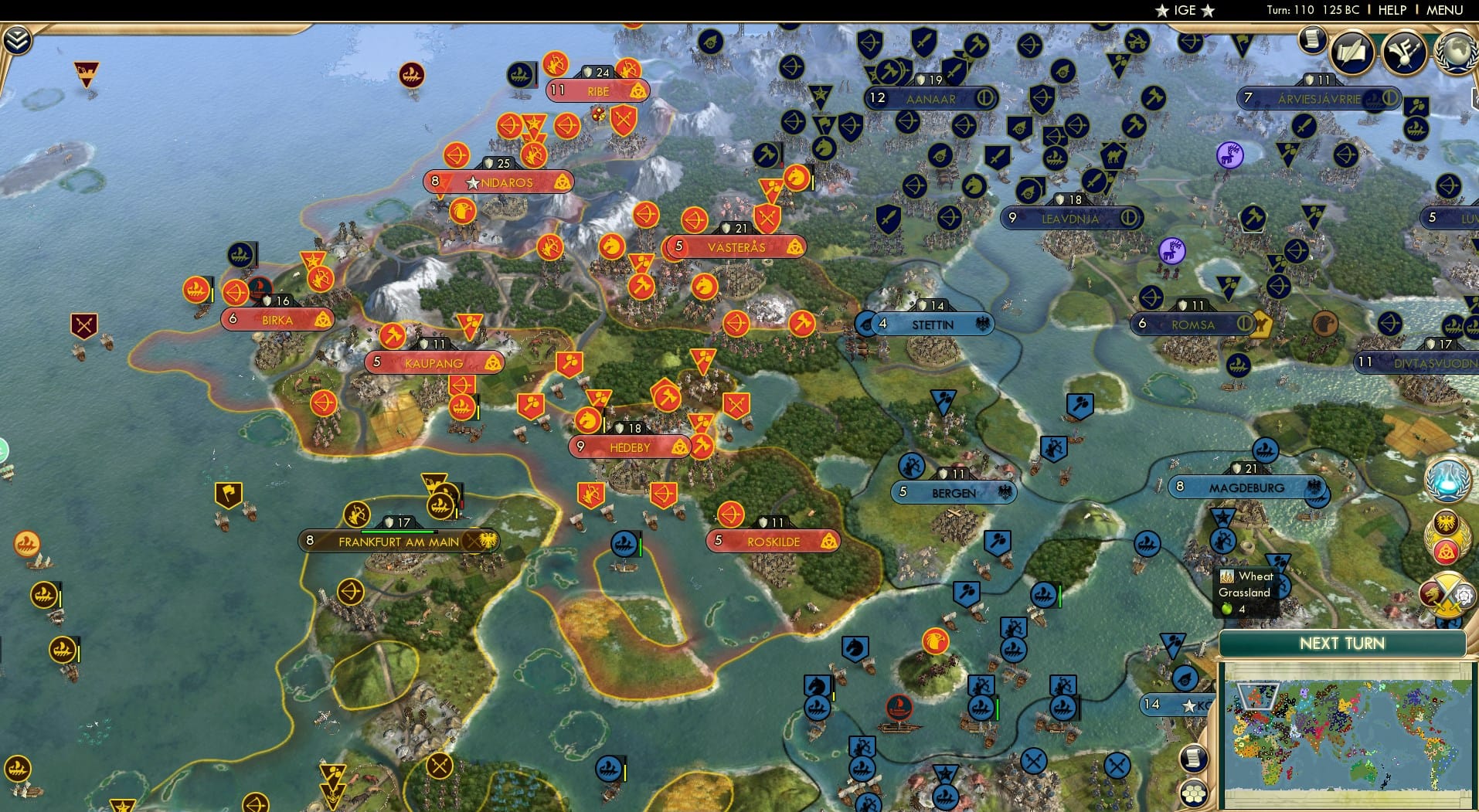Click the eagle crest religion notification icon

click(x=1446, y=522)
